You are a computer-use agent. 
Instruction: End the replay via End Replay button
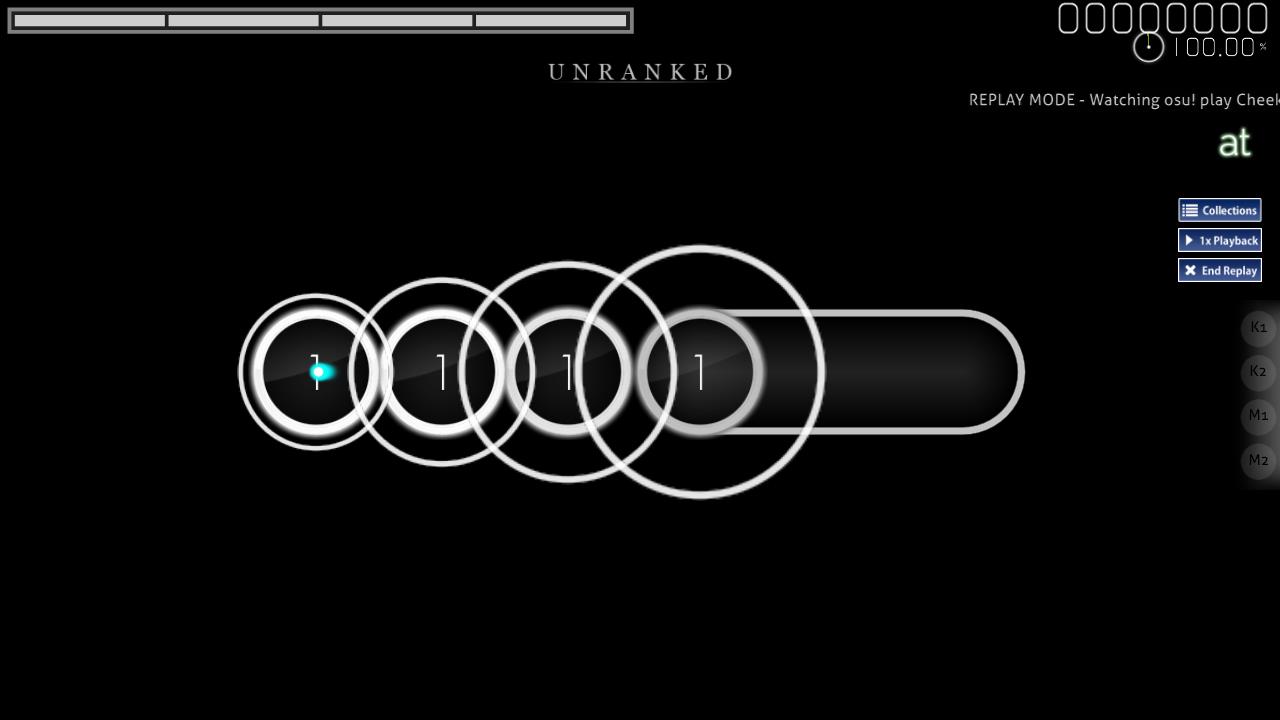1220,270
